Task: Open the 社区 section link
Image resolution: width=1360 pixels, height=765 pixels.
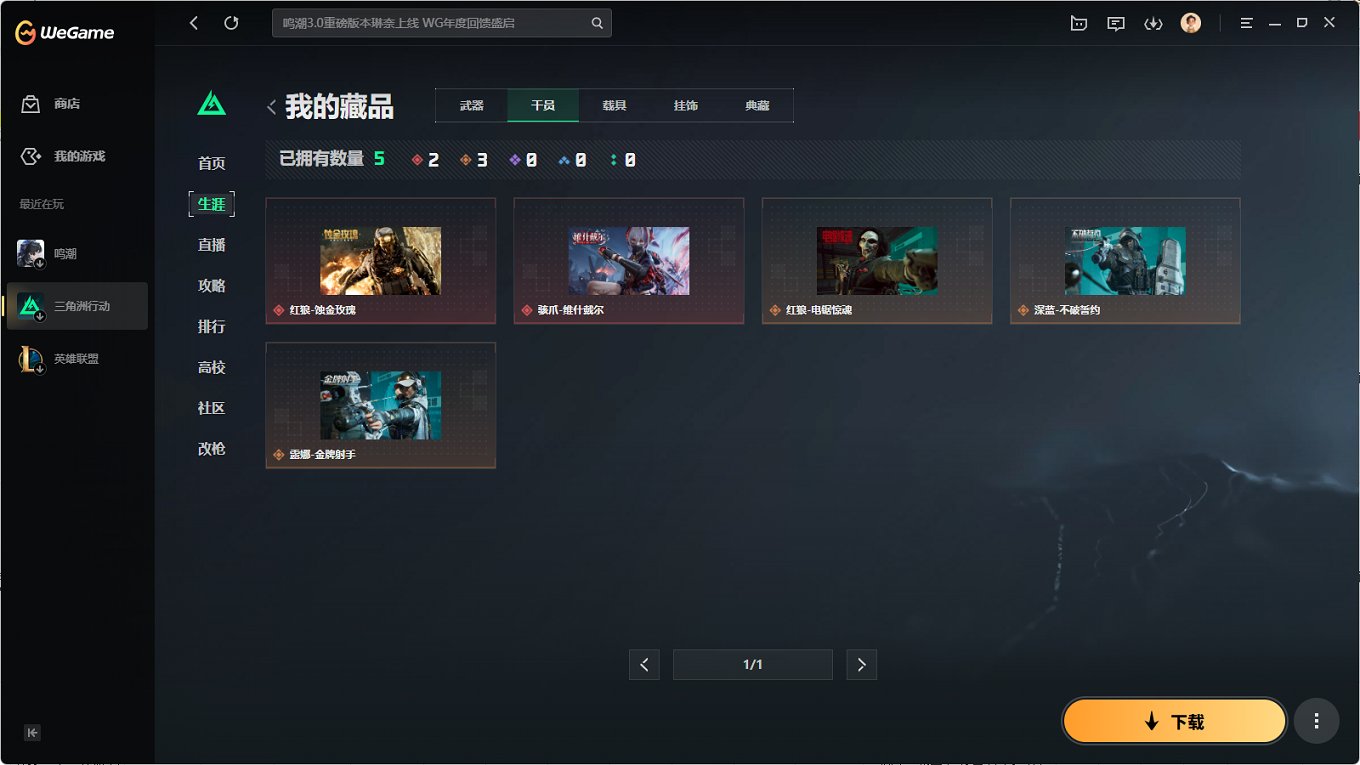Action: tap(211, 408)
